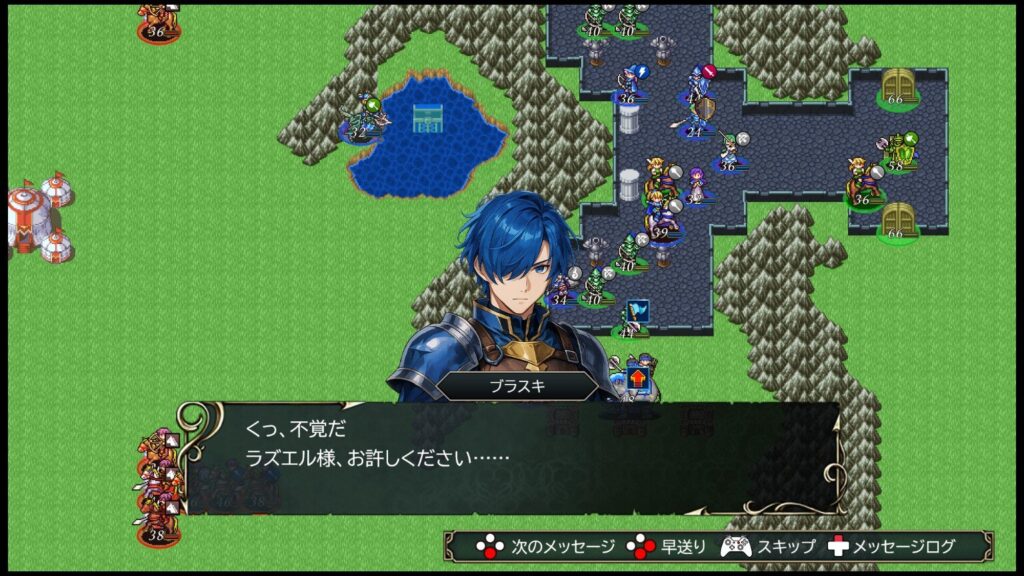Screen dimensions: 1024x576
Task: Click the dialogue message box to advance
Action: pos(510,458)
